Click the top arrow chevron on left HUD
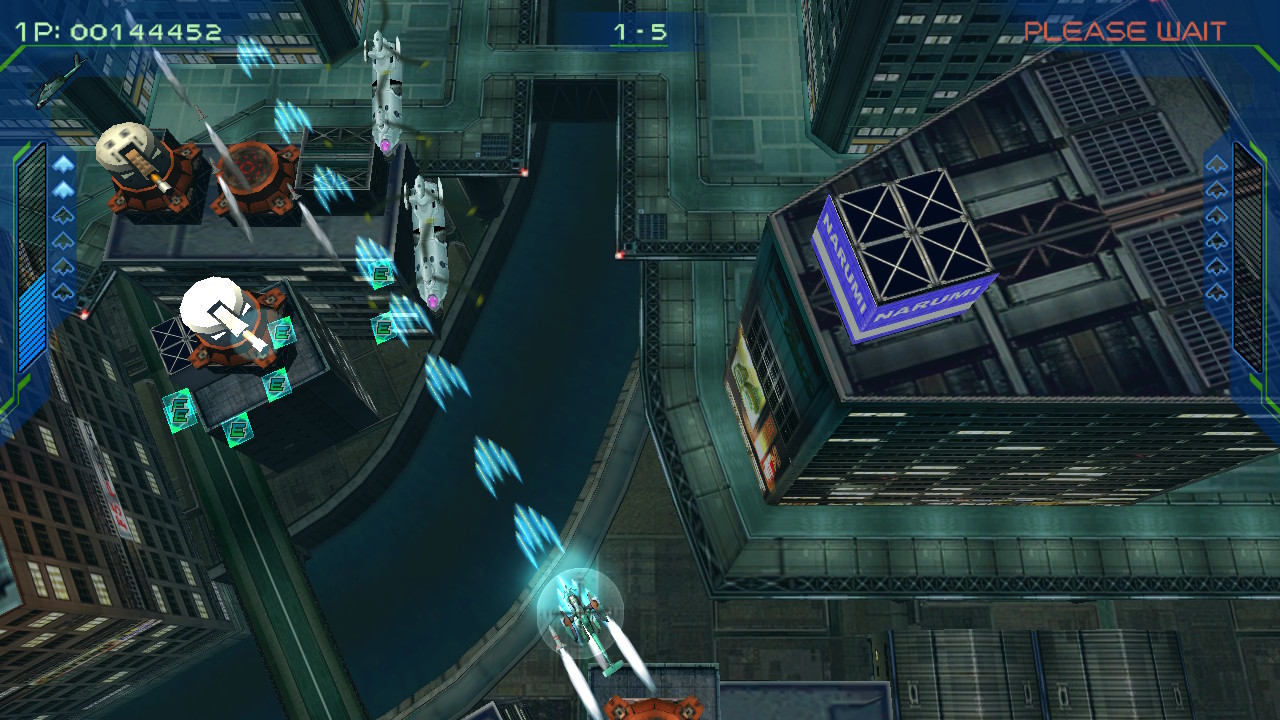Image resolution: width=1280 pixels, height=720 pixels. 63,165
